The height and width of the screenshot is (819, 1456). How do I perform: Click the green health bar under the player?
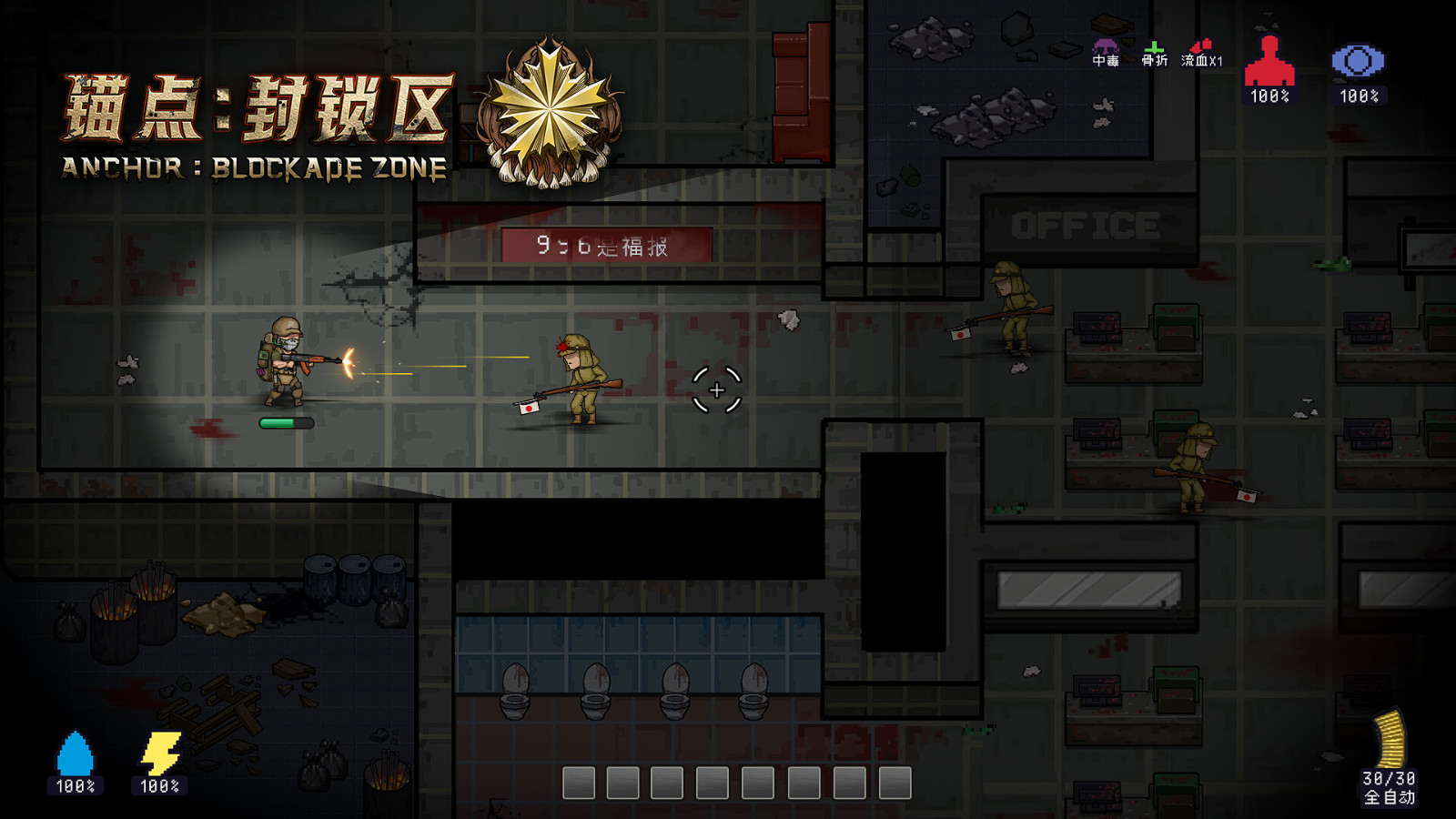pyautogui.click(x=286, y=422)
